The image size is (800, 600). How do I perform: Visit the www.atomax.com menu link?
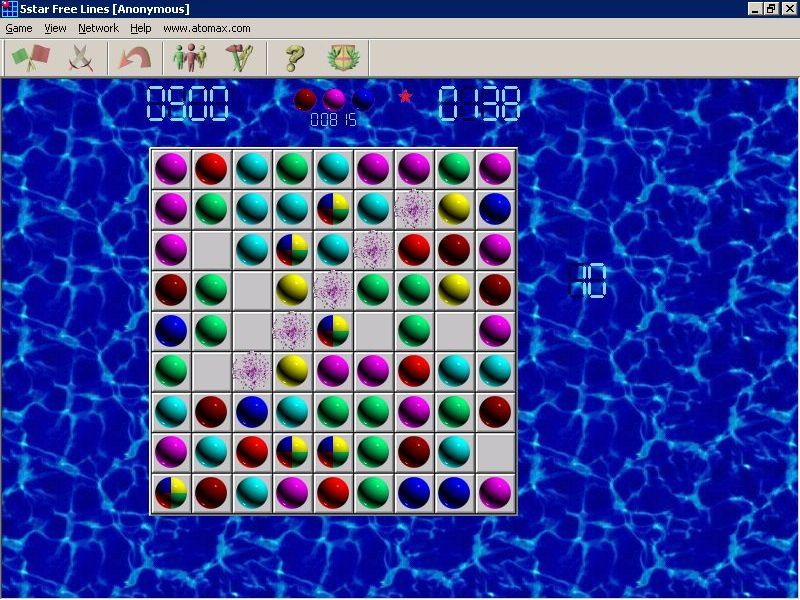pyautogui.click(x=206, y=28)
